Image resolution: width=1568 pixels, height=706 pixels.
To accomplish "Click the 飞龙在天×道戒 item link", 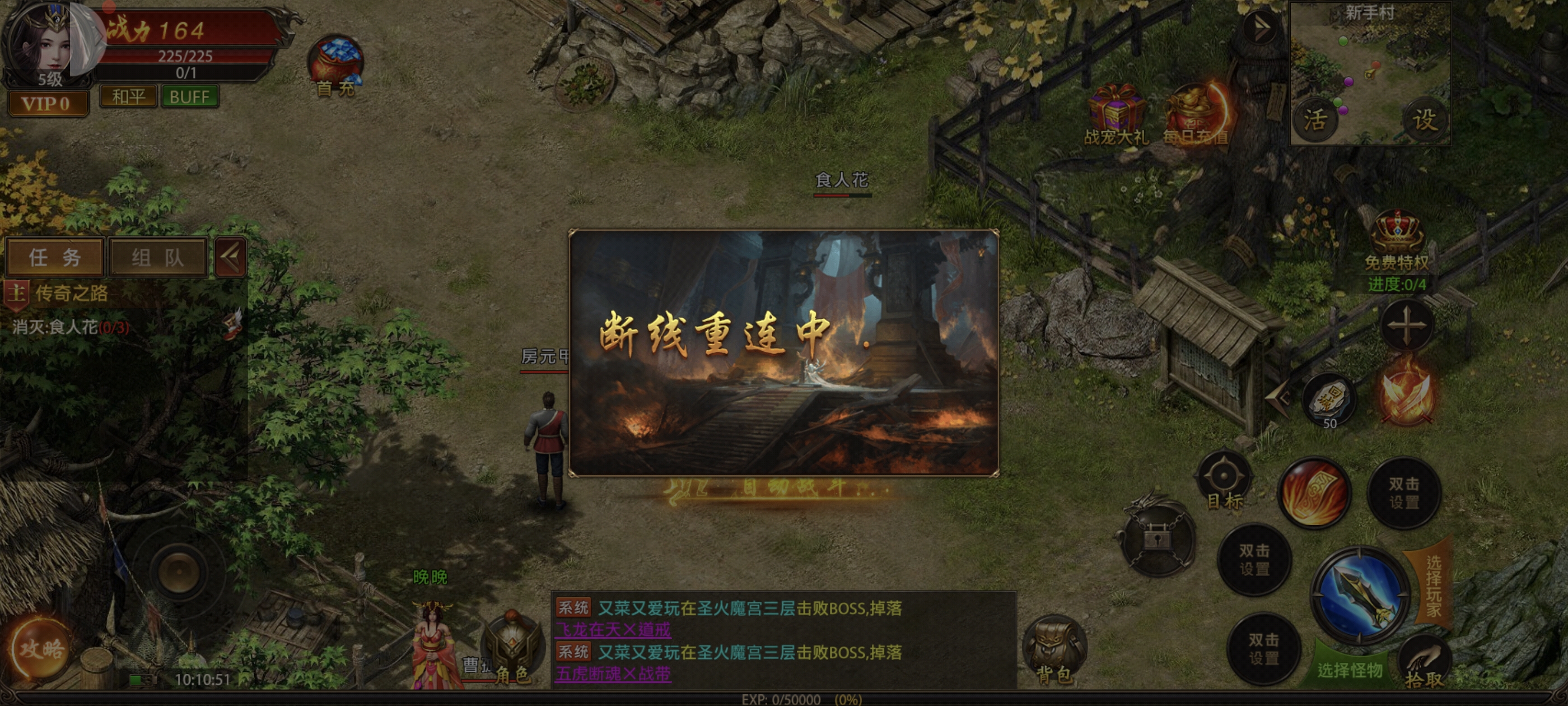I will tap(613, 629).
